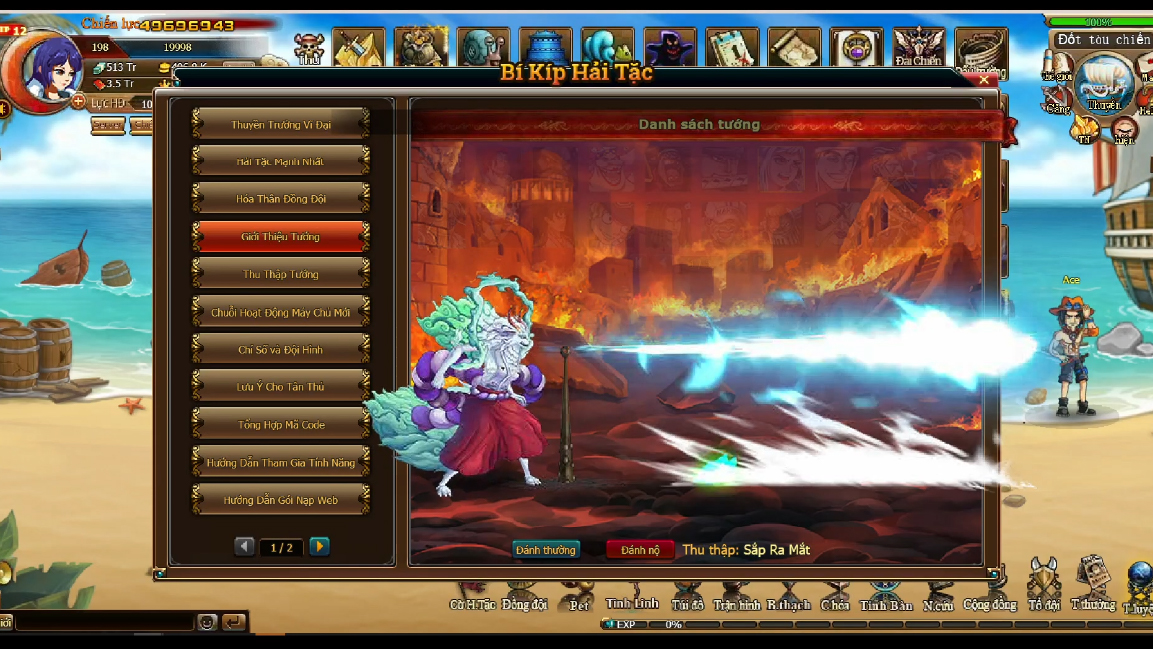Open the Tổng Hợp Mã Code entry
1153x649 pixels.
pos(281,425)
